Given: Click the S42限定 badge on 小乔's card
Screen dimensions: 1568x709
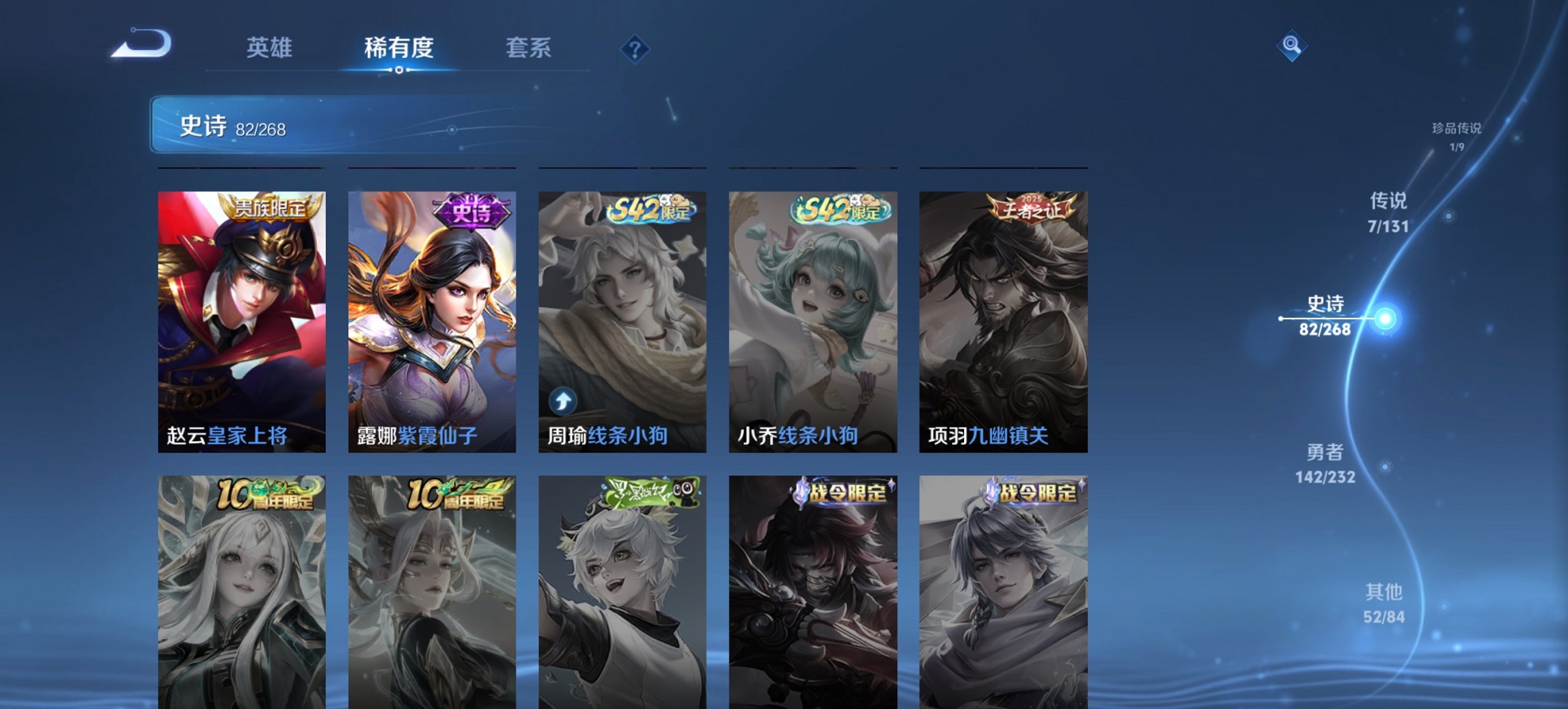Looking at the screenshot, I should [840, 212].
